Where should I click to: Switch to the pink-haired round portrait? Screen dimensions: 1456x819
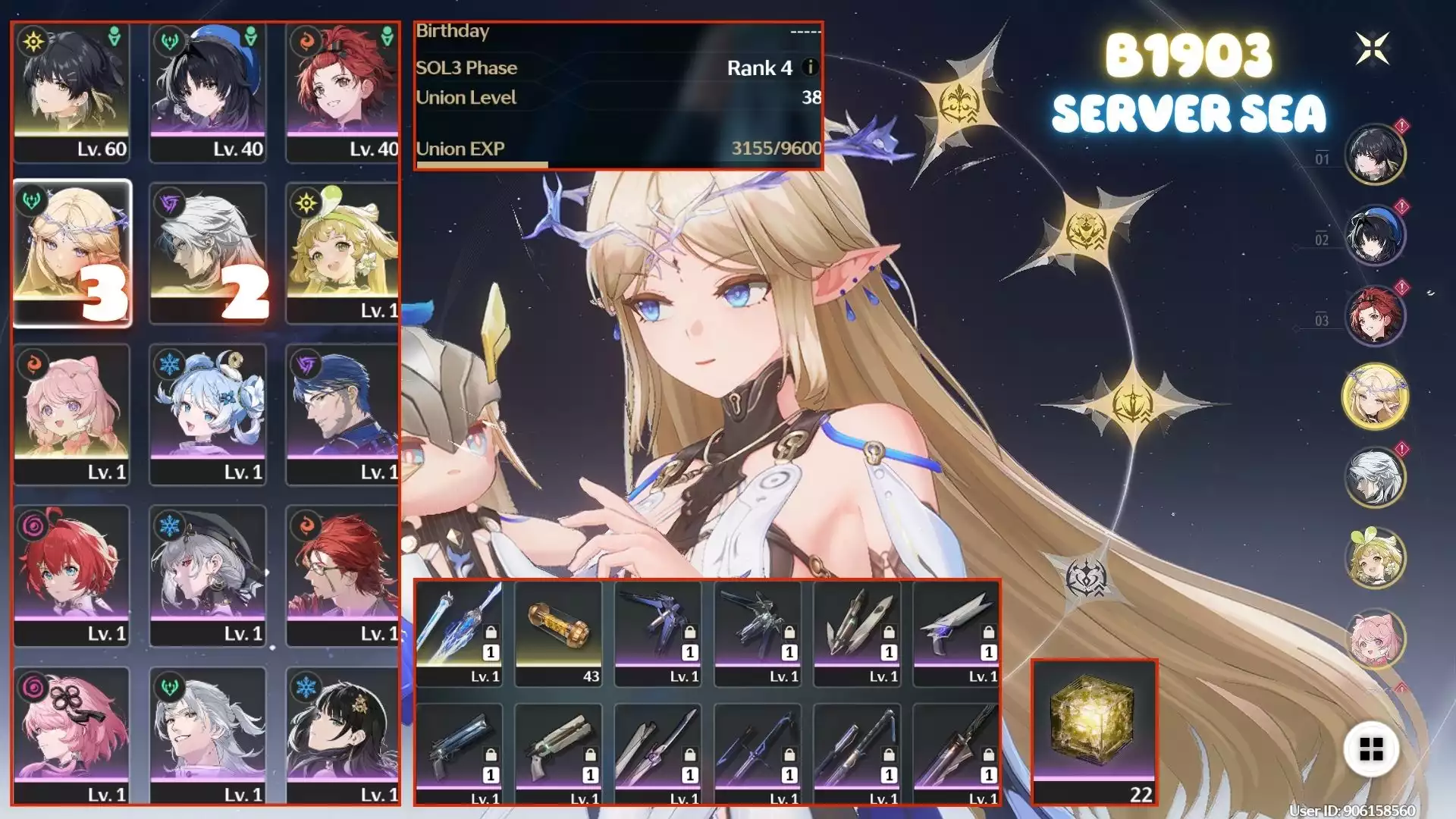(x=1375, y=639)
